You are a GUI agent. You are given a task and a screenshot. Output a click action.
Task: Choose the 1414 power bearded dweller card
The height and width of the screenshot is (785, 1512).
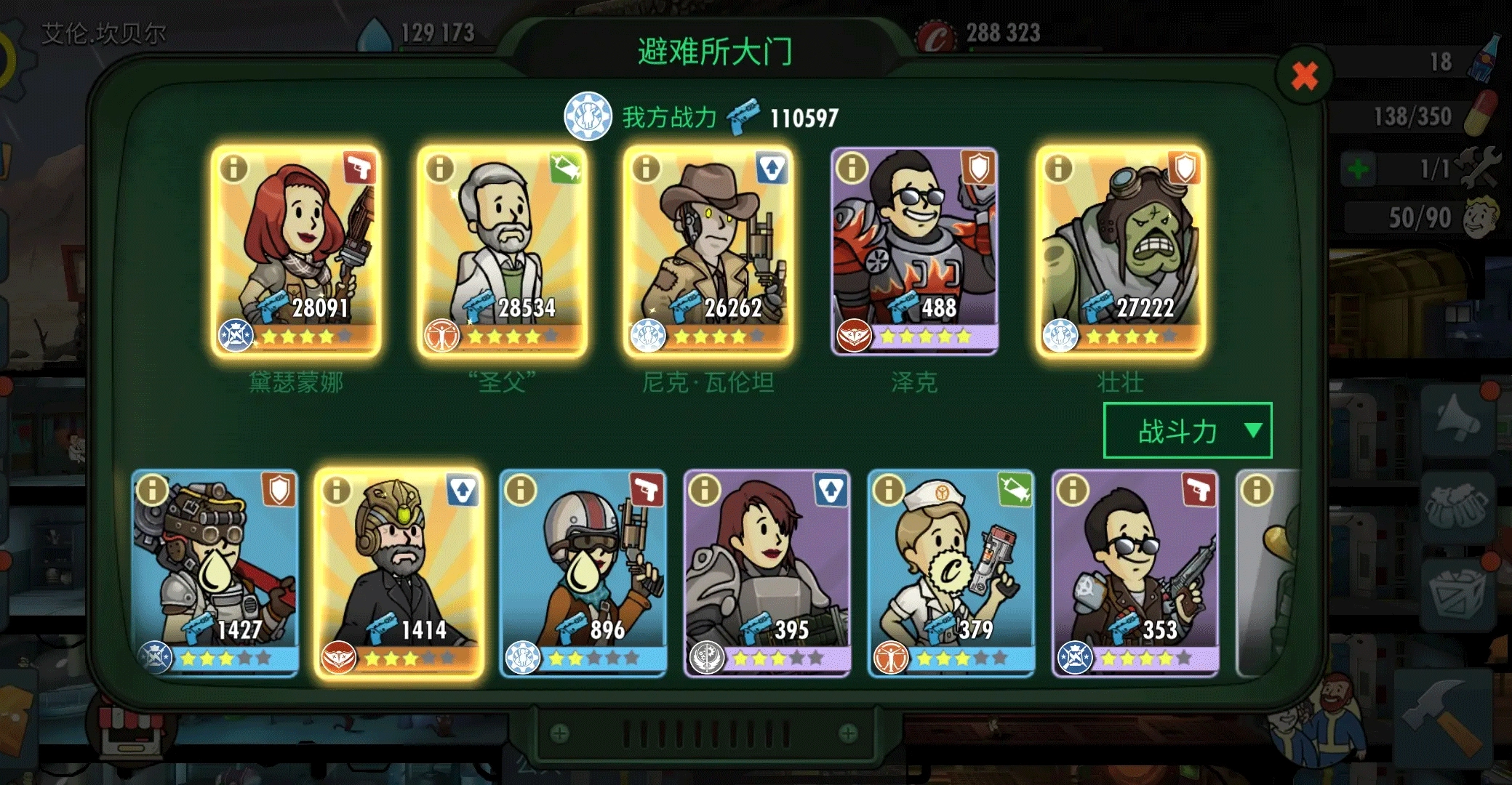[399, 573]
